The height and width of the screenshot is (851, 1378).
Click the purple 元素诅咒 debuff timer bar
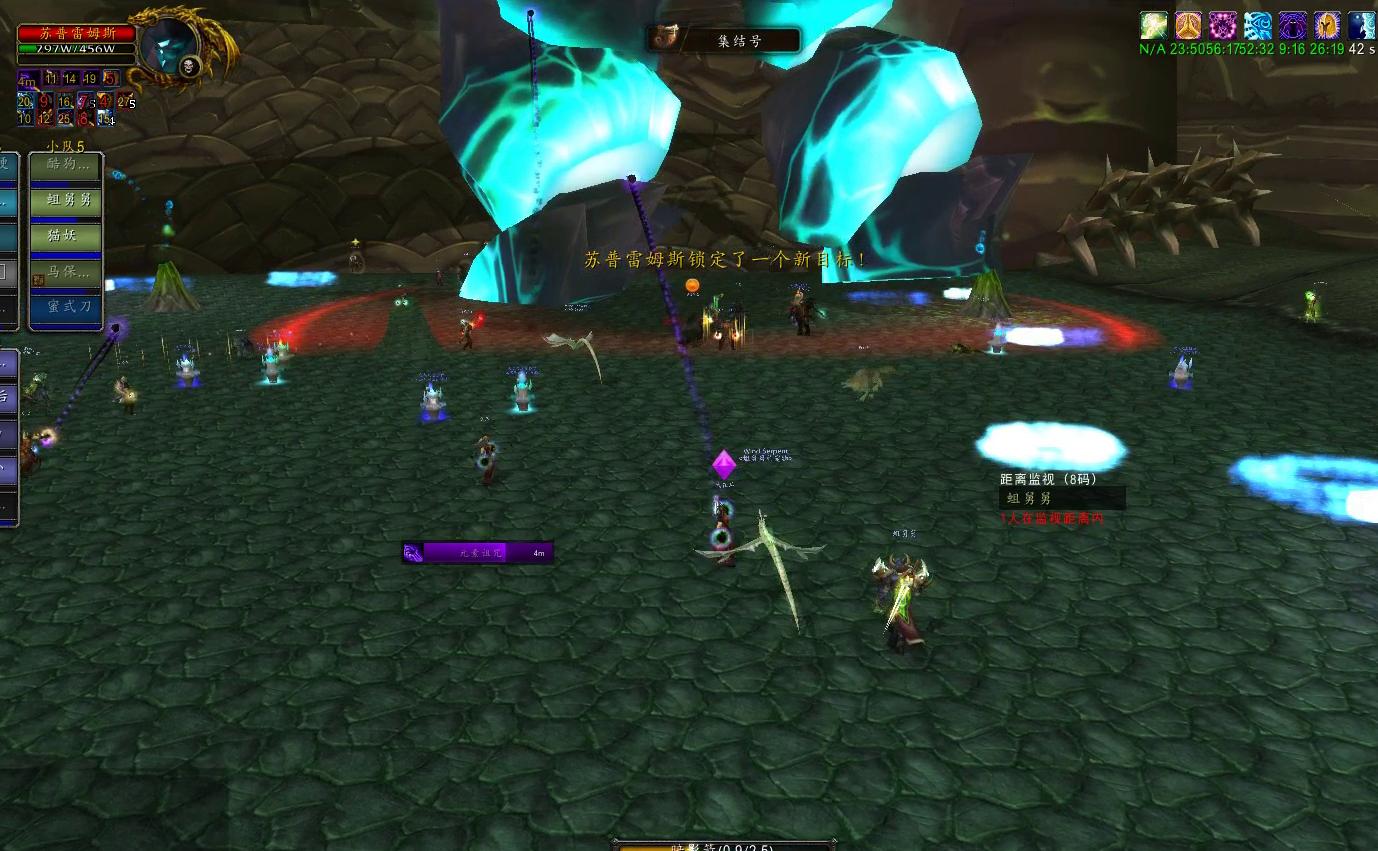[x=478, y=552]
